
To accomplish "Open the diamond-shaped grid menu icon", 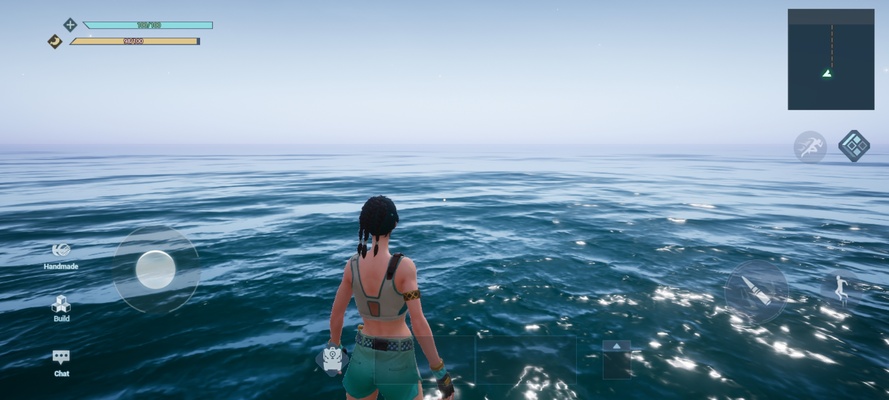I will click(x=853, y=145).
